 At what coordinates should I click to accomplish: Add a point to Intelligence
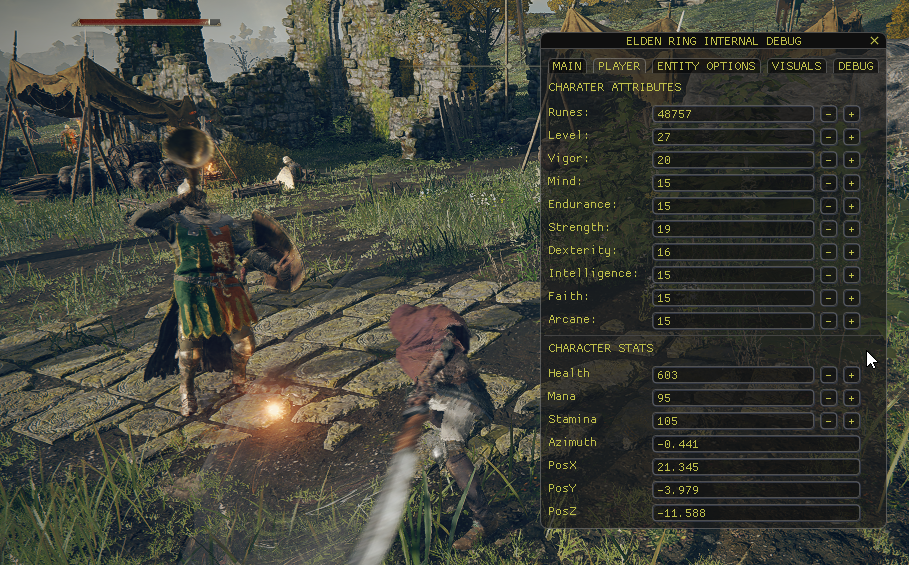coord(851,275)
